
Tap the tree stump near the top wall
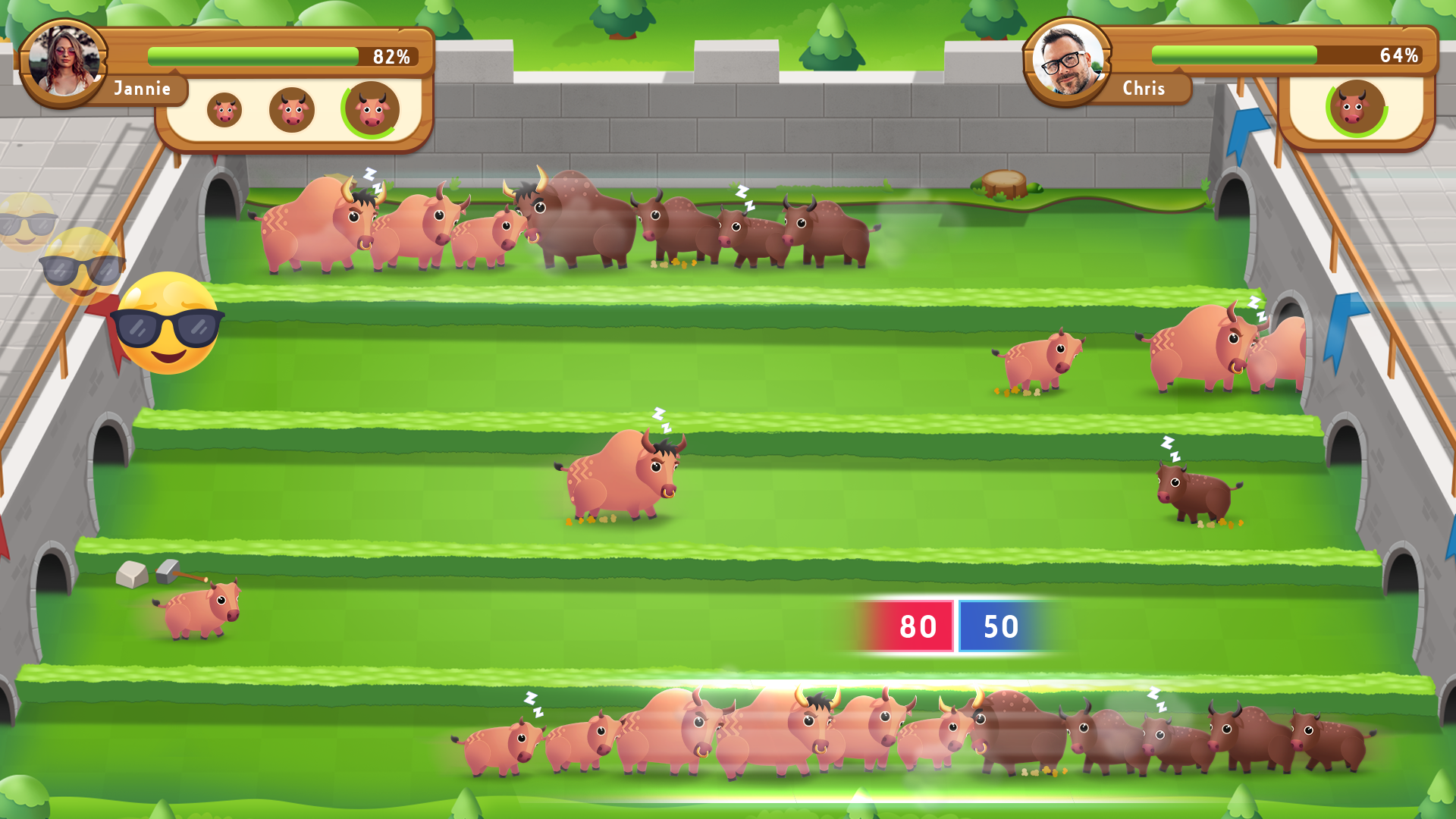click(x=1003, y=184)
